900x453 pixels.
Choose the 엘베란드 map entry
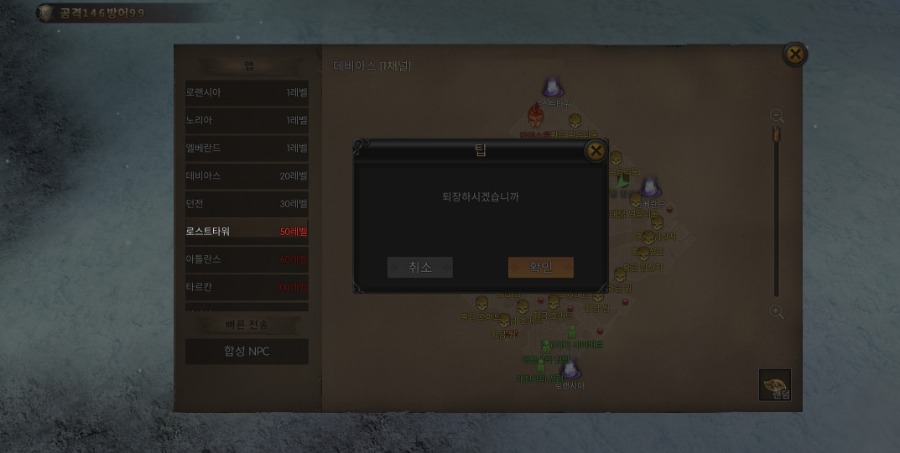click(246, 148)
